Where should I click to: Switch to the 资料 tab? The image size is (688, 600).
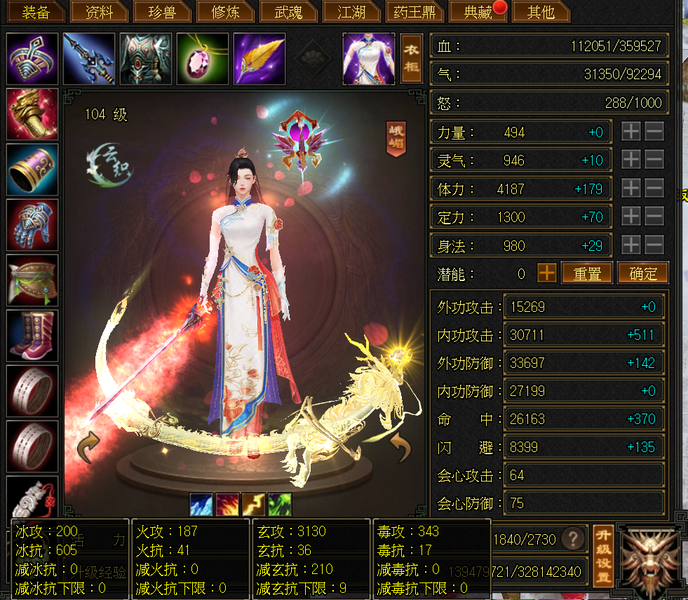101,13
